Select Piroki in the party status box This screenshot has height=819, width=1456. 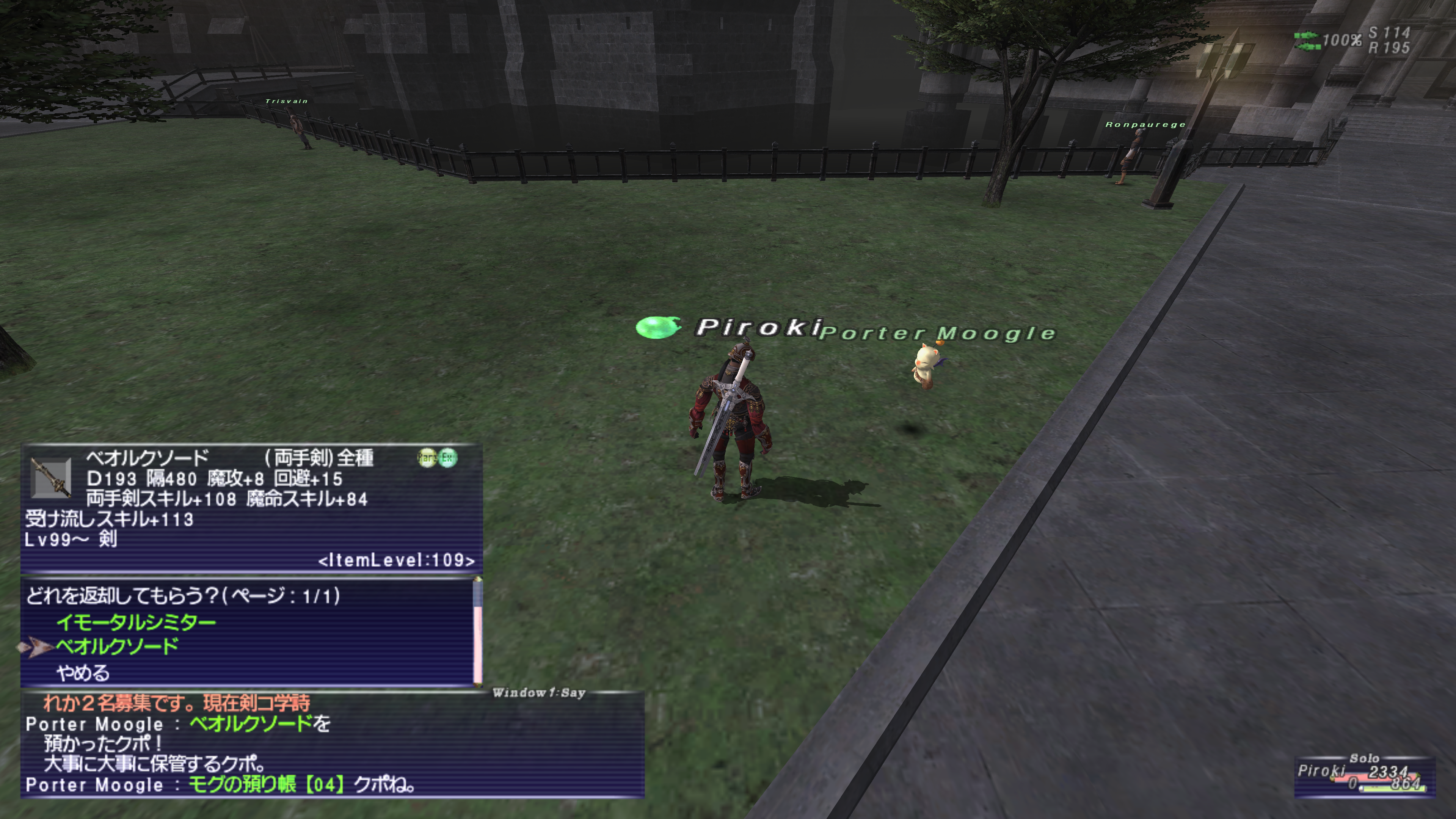(1320, 771)
